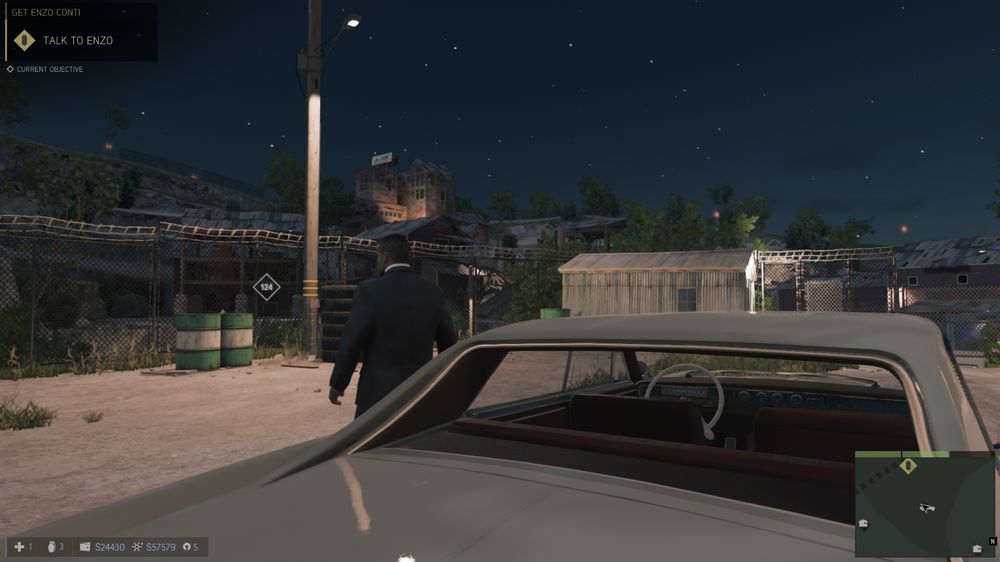Click the wallet cash icon
Image resolution: width=1000 pixels, height=562 pixels.
click(x=85, y=547)
